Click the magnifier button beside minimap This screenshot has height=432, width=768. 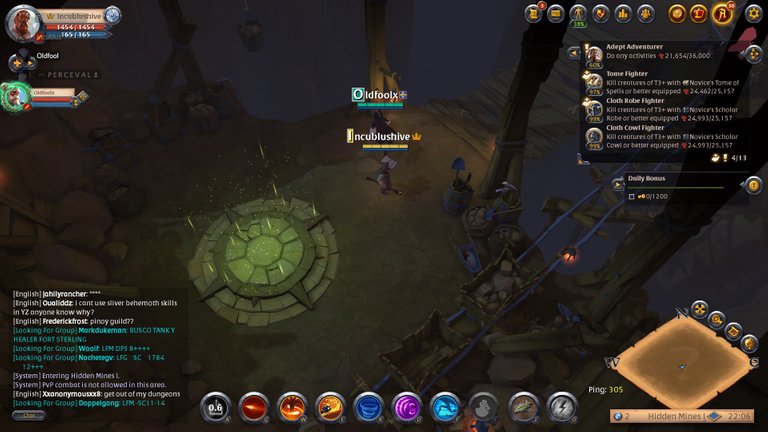[x=716, y=320]
